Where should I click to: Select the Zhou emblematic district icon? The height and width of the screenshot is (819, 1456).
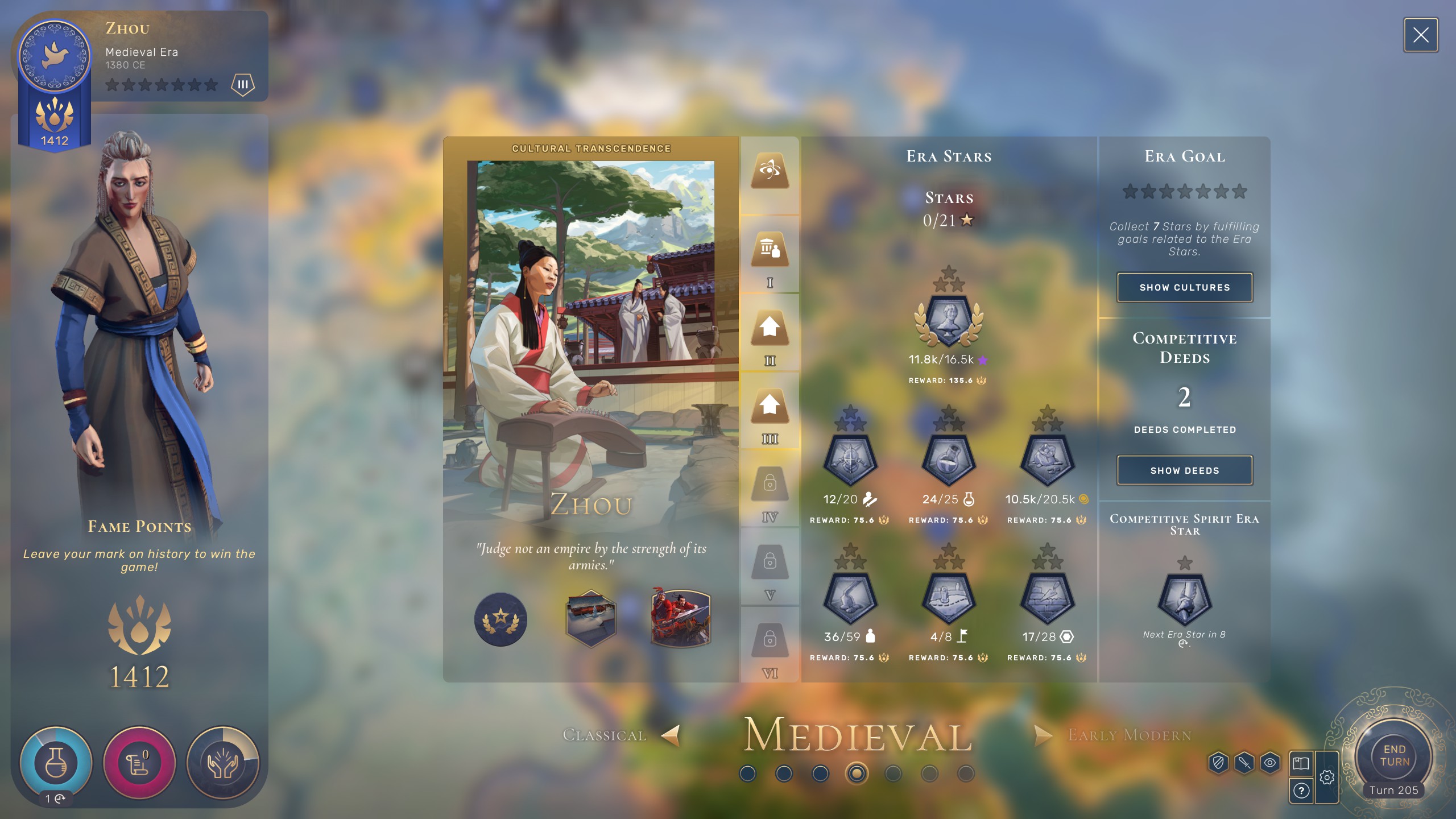[x=591, y=619]
